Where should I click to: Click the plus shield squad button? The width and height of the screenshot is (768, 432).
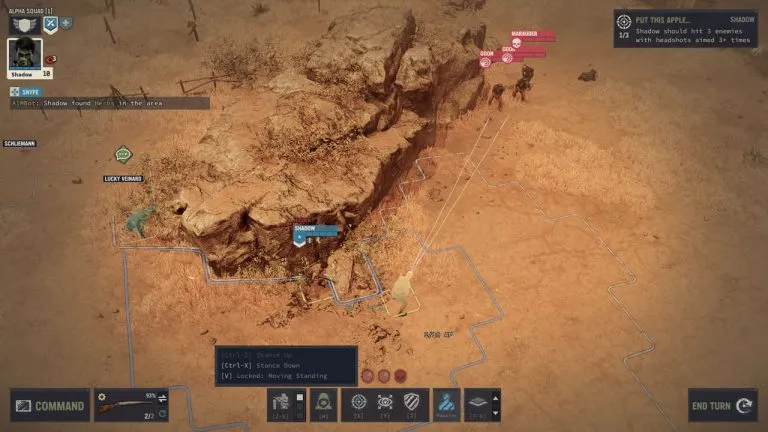[66, 23]
